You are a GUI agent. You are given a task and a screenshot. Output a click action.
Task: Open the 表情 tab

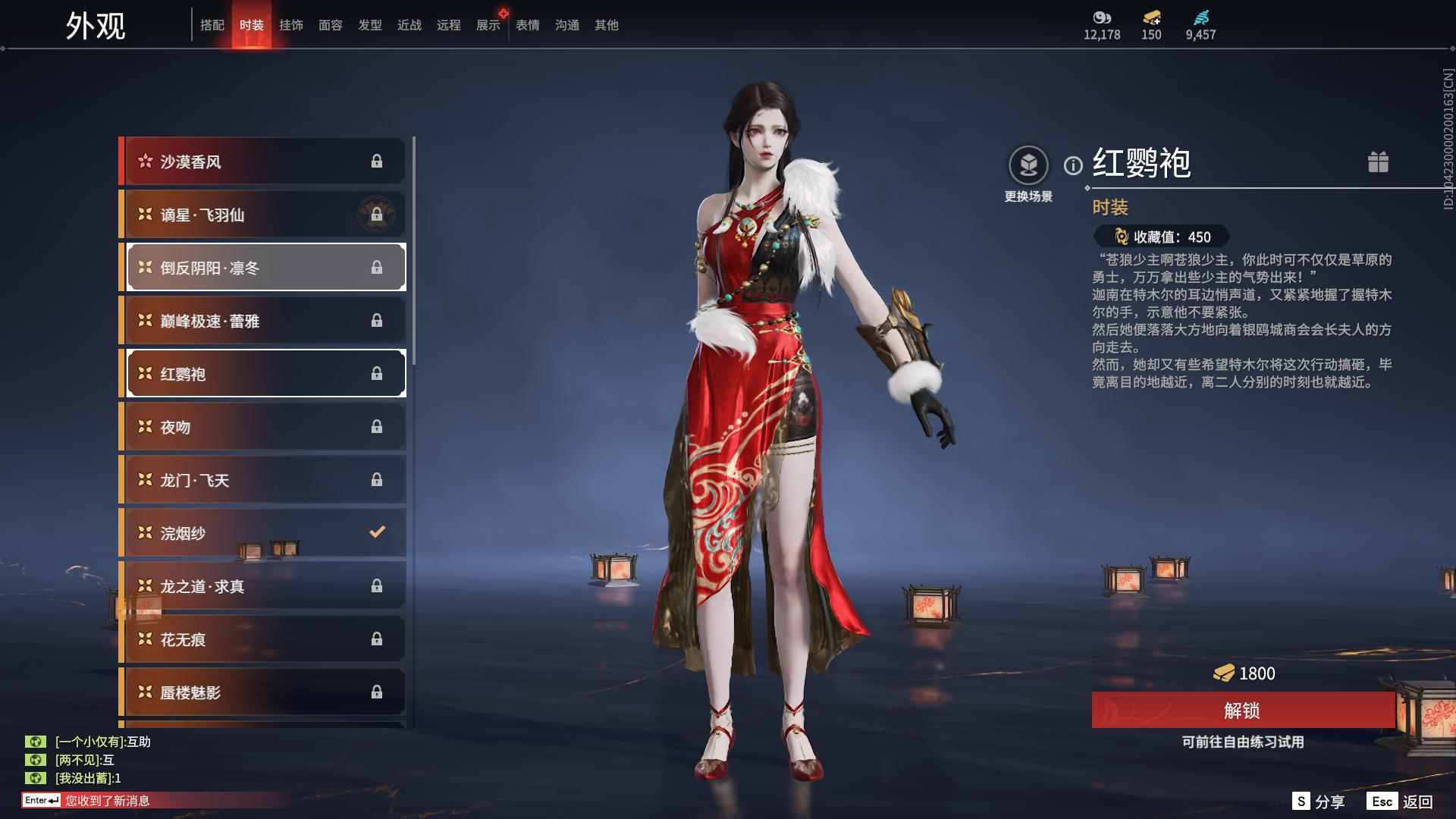point(526,24)
